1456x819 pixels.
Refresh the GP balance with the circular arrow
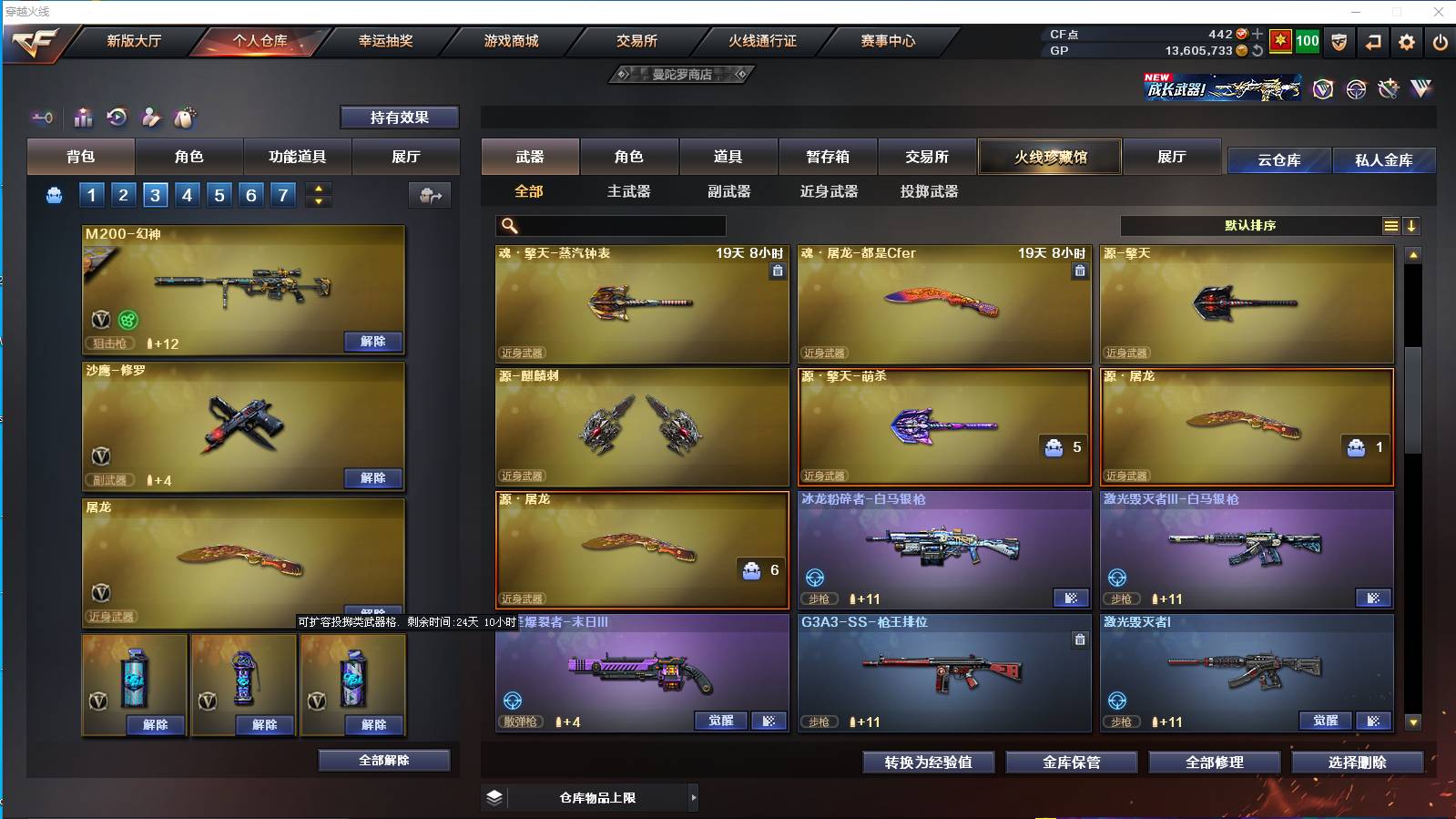[x=1257, y=51]
